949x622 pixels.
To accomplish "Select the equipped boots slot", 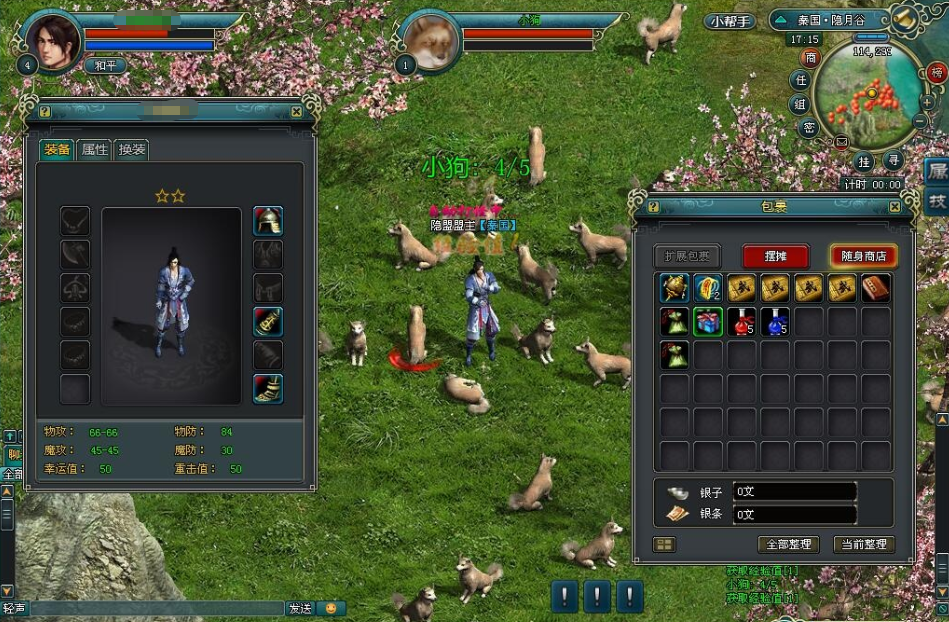I will 267,388.
